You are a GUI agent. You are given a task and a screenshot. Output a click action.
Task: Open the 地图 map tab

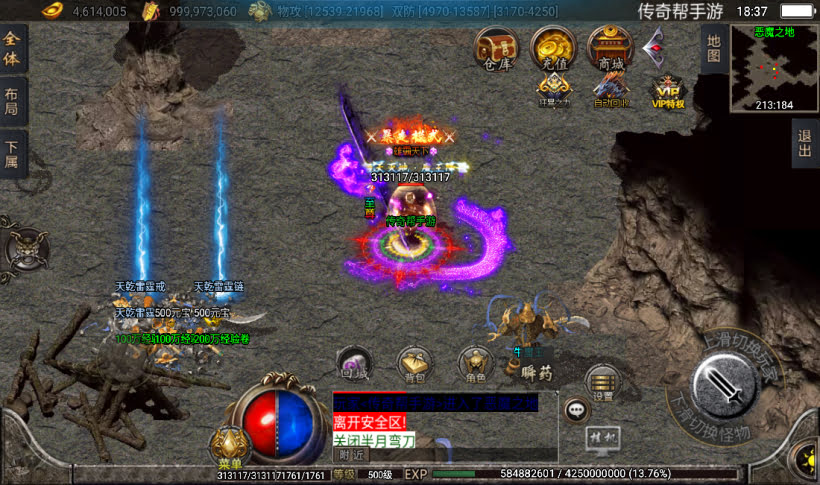(x=713, y=48)
